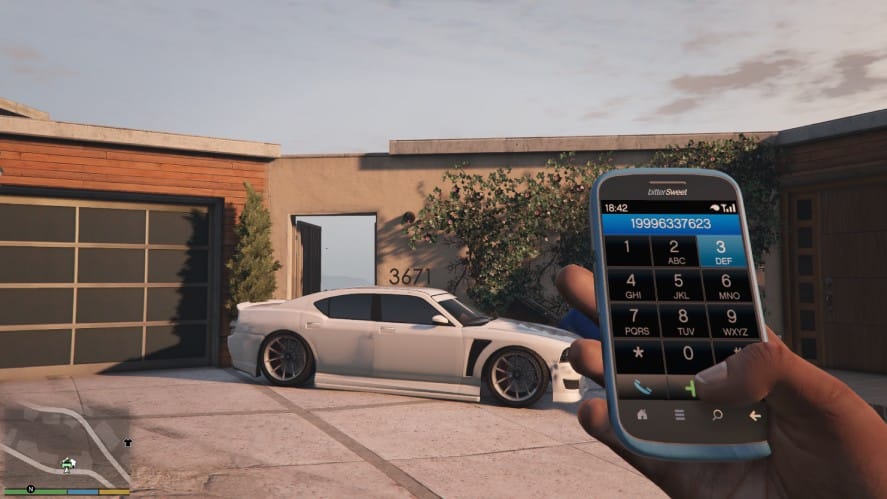This screenshot has height=499, width=887.
Task: Dial the 2 ABC key
Action: pos(675,251)
